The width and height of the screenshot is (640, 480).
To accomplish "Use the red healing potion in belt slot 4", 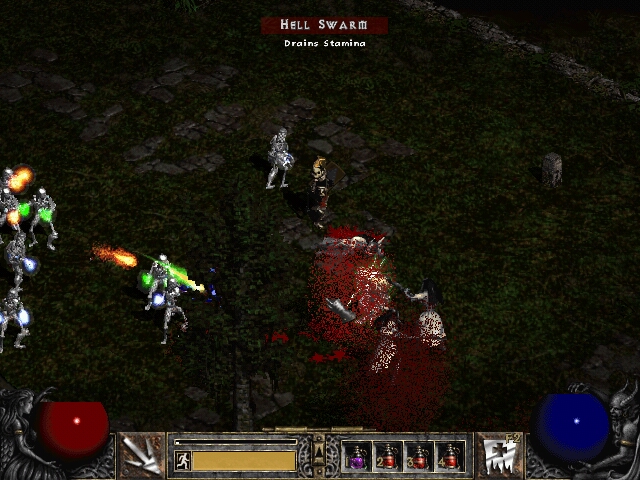I will tap(451, 457).
